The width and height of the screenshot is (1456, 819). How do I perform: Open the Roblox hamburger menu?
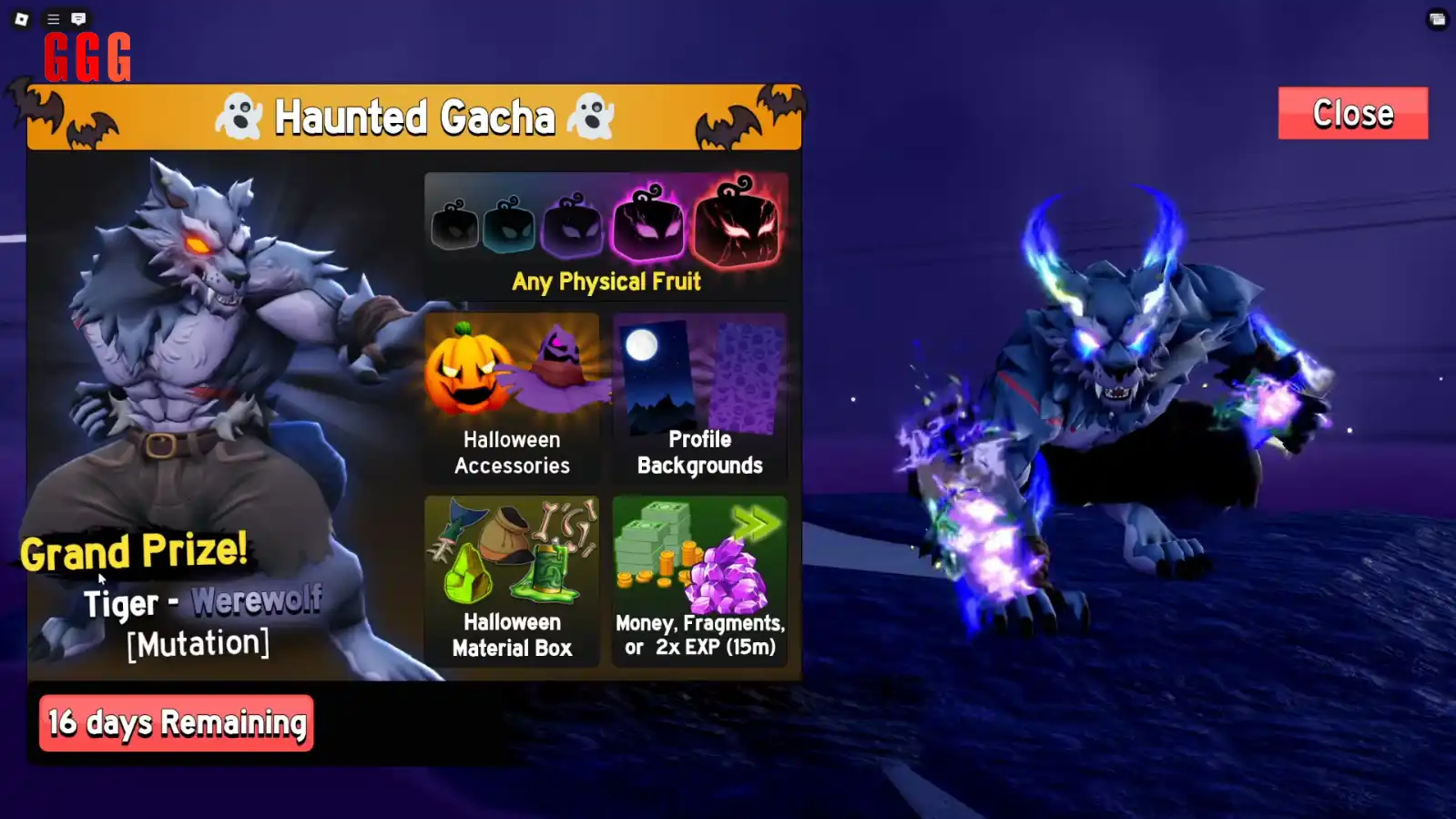point(53,18)
